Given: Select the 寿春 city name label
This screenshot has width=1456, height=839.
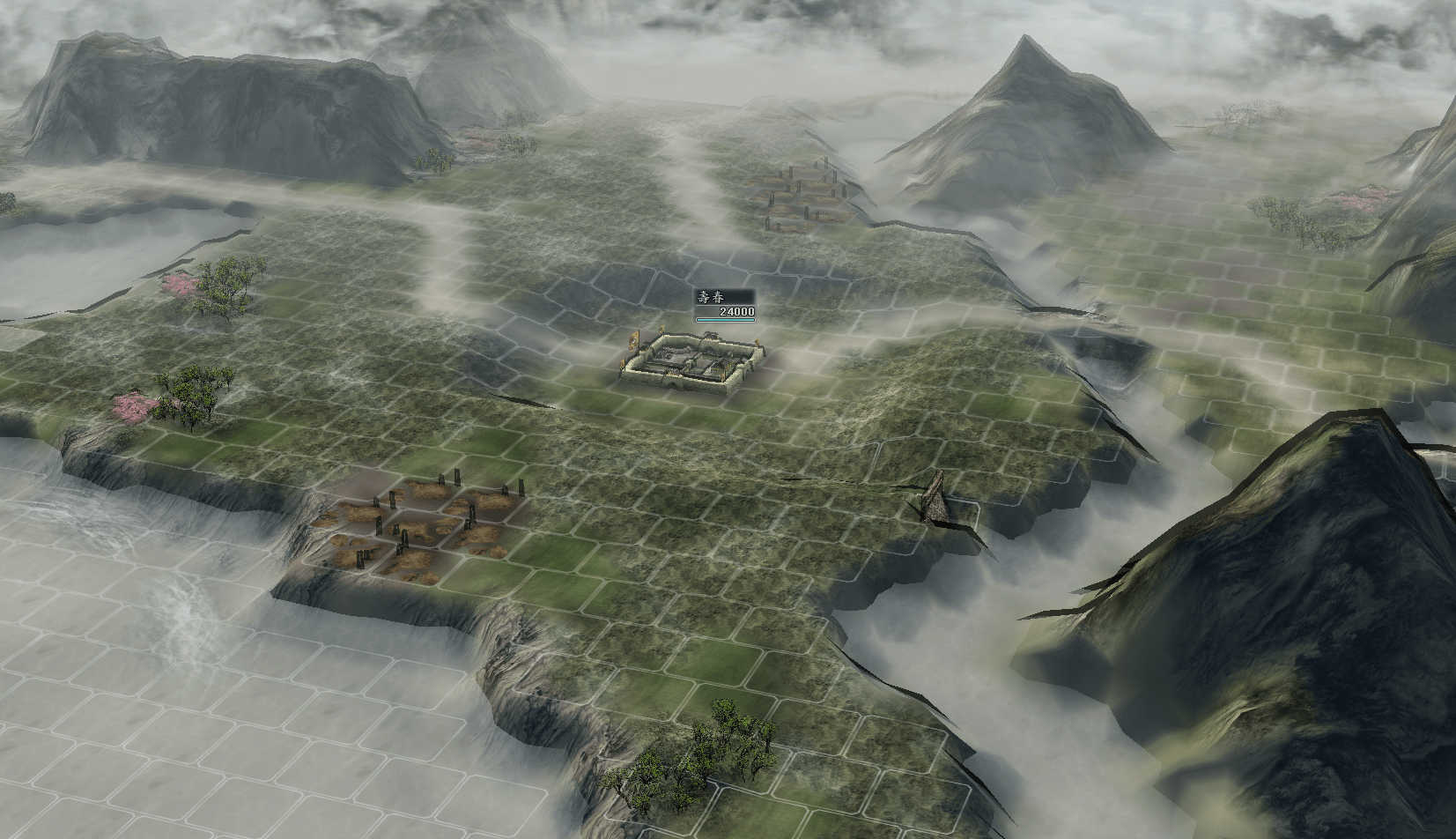Looking at the screenshot, I should coord(710,298).
